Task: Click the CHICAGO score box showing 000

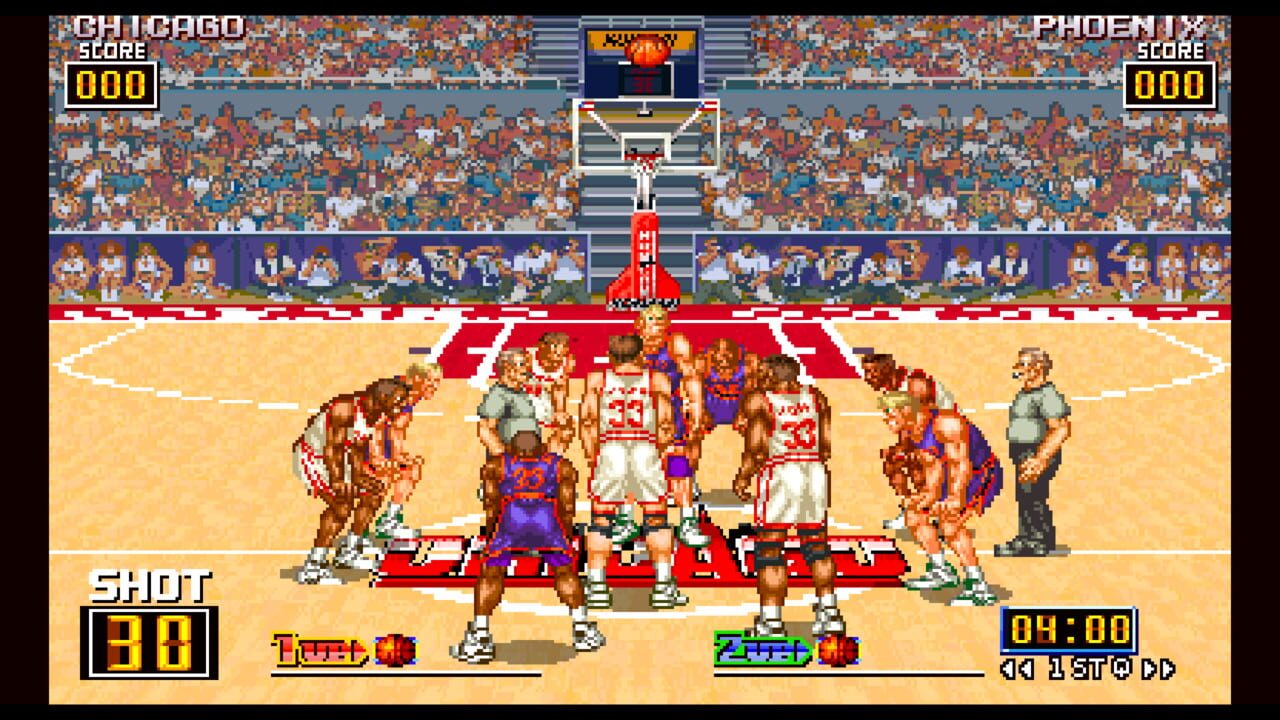Action: point(114,83)
